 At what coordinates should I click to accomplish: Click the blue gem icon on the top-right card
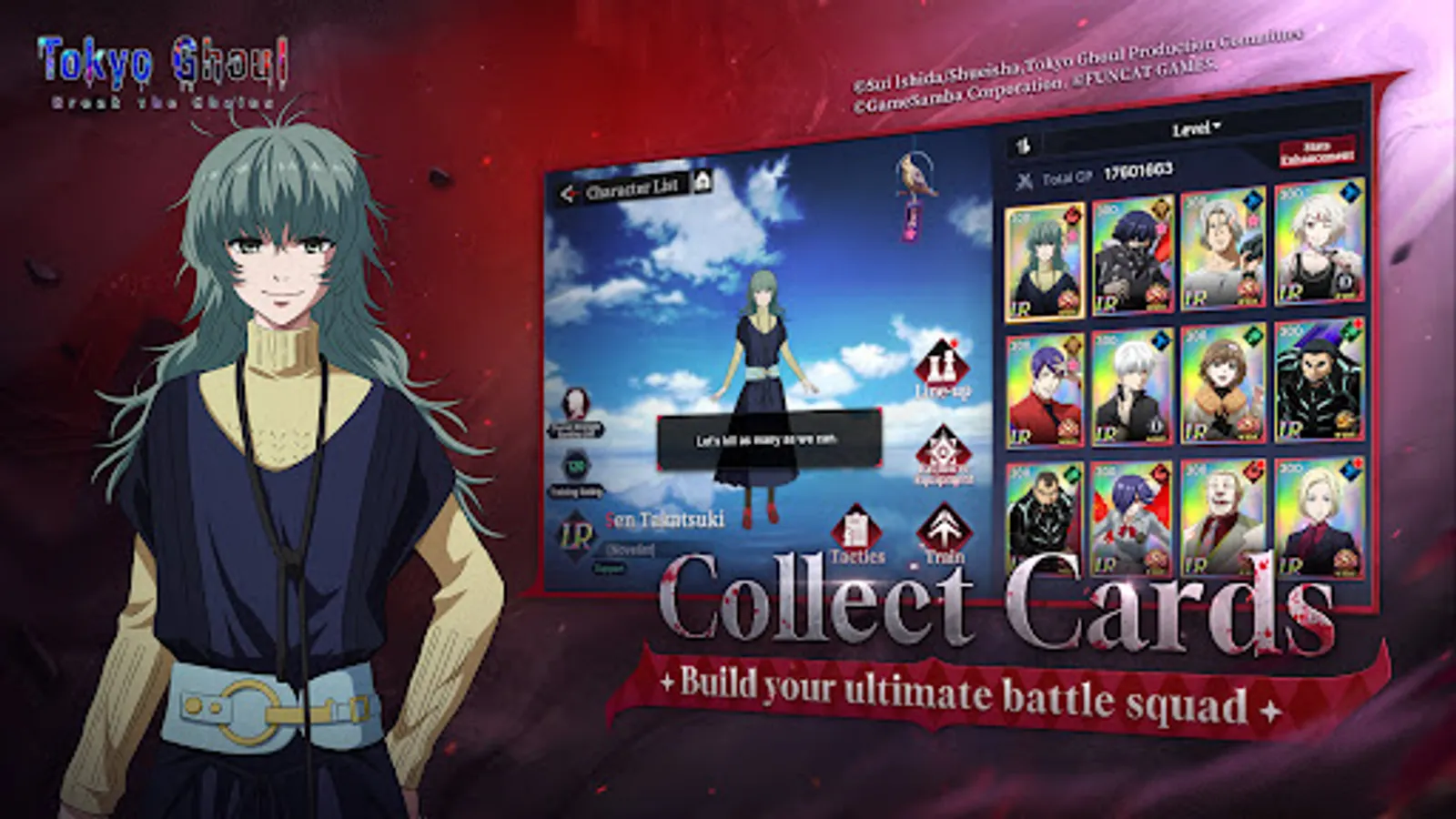tap(1350, 194)
